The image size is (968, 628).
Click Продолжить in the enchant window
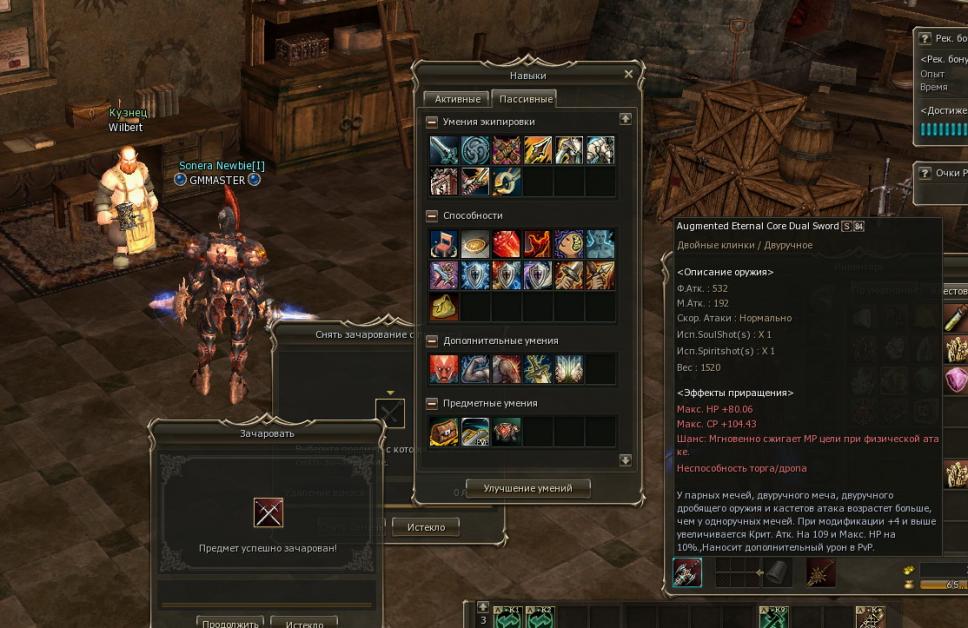point(230,622)
